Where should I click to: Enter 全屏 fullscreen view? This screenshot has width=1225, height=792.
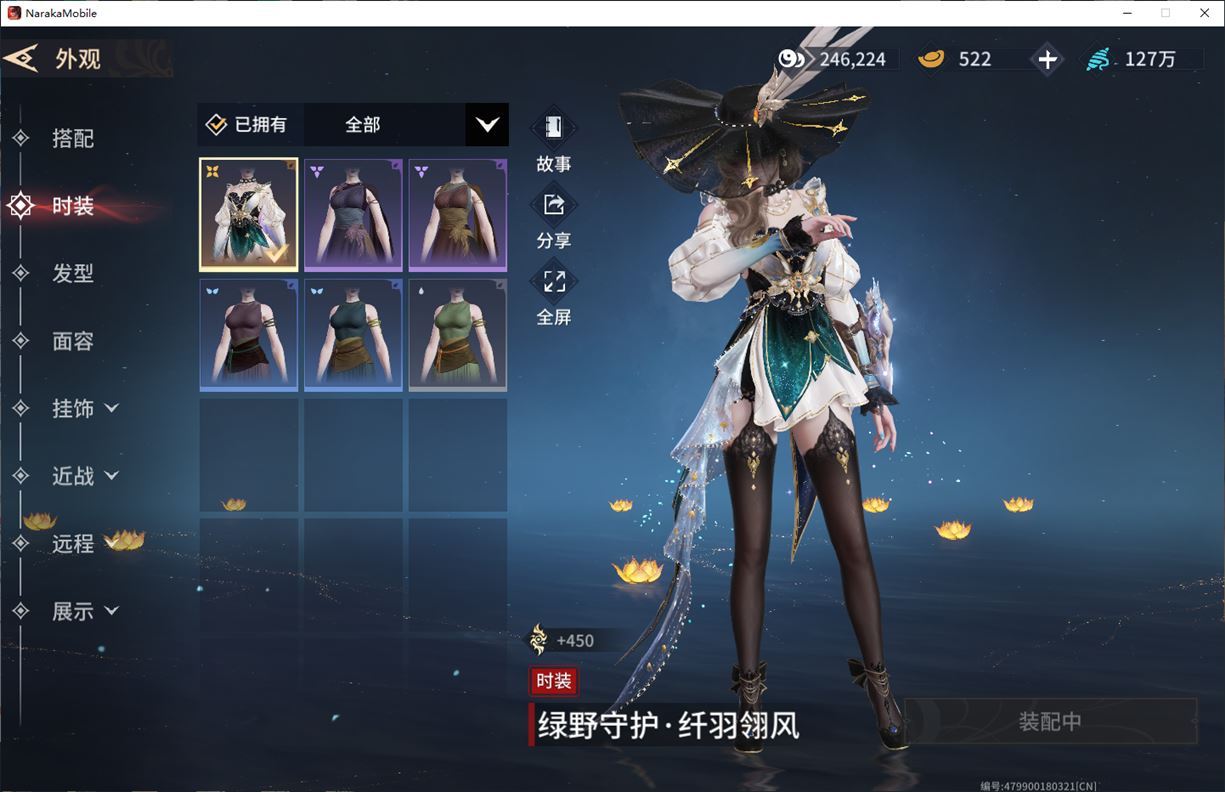553,295
